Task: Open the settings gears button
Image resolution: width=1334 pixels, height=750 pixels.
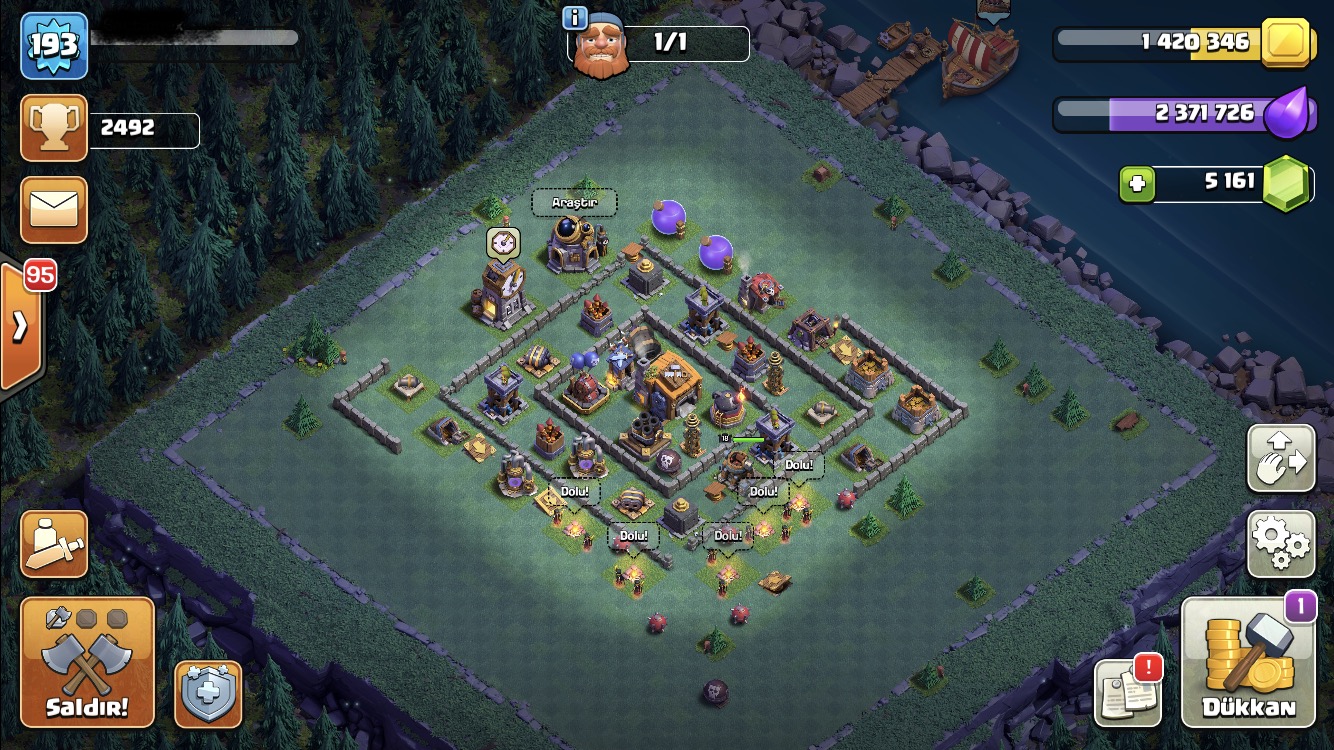Action: 1281,543
